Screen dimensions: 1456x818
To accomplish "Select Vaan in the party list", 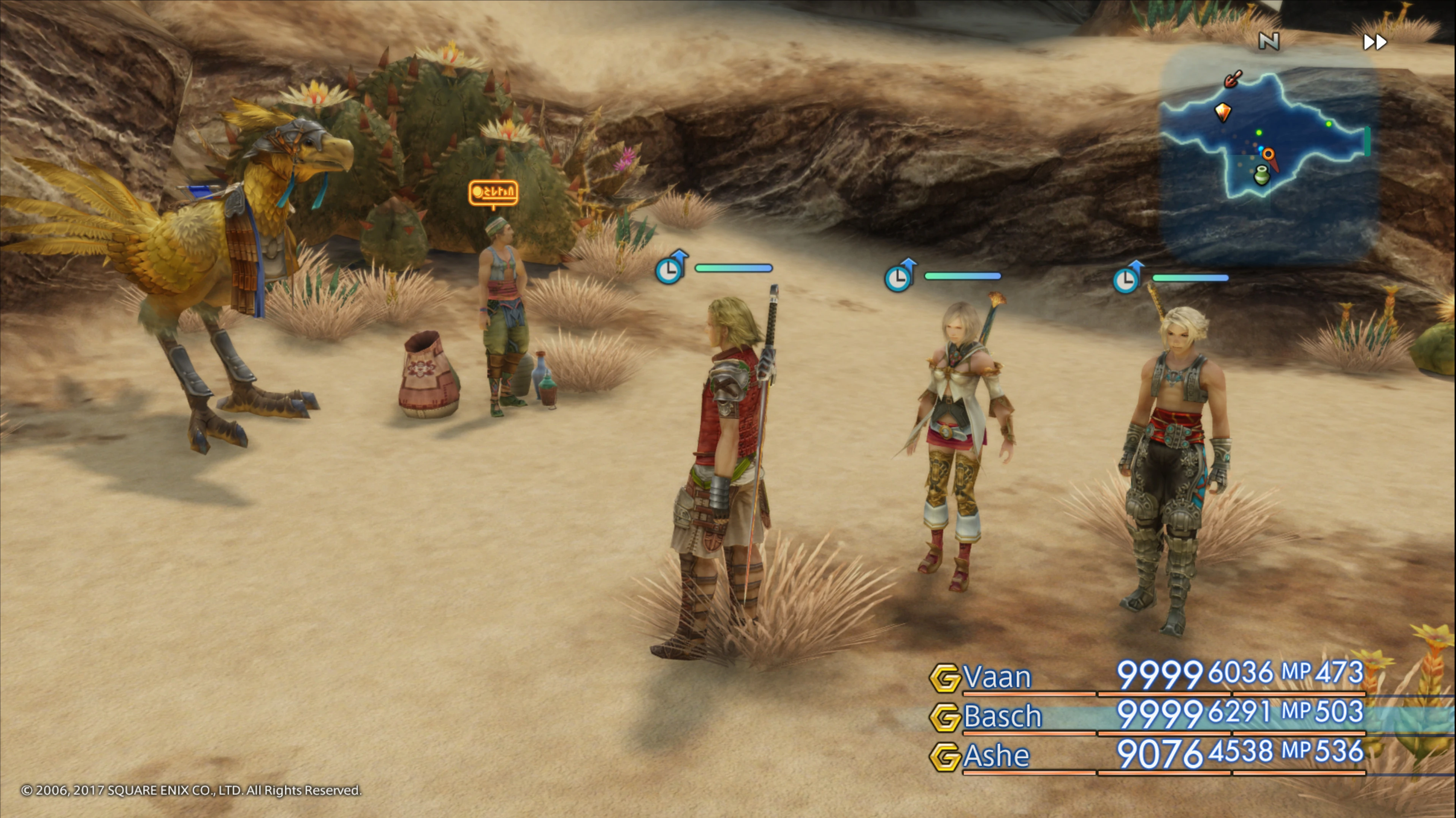I will coord(997,677).
